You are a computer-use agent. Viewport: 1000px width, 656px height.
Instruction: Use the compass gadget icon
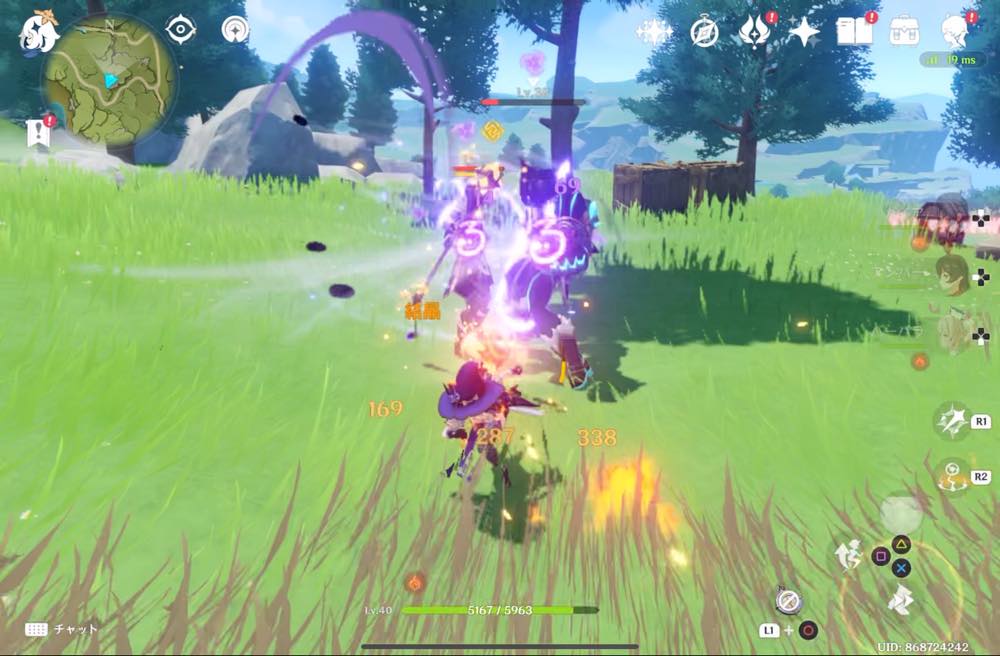coord(787,600)
